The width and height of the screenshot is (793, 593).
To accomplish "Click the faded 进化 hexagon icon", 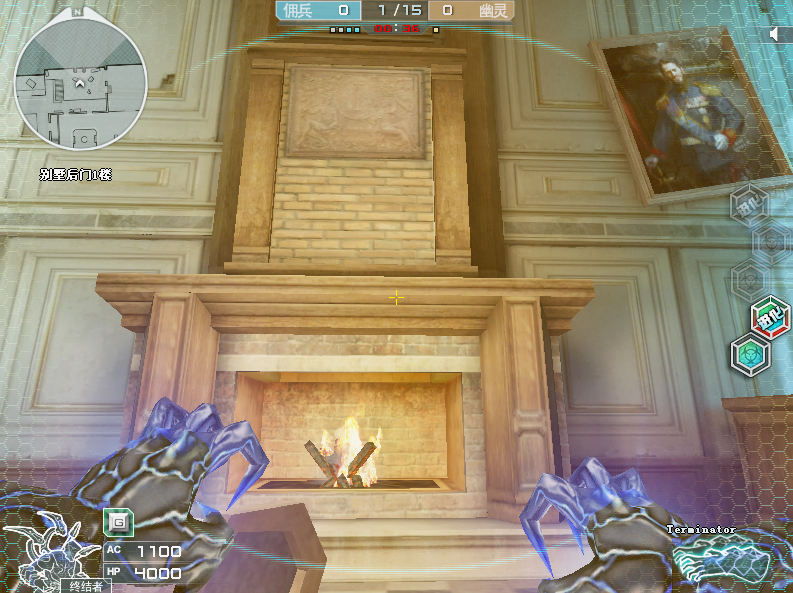I will tap(748, 207).
